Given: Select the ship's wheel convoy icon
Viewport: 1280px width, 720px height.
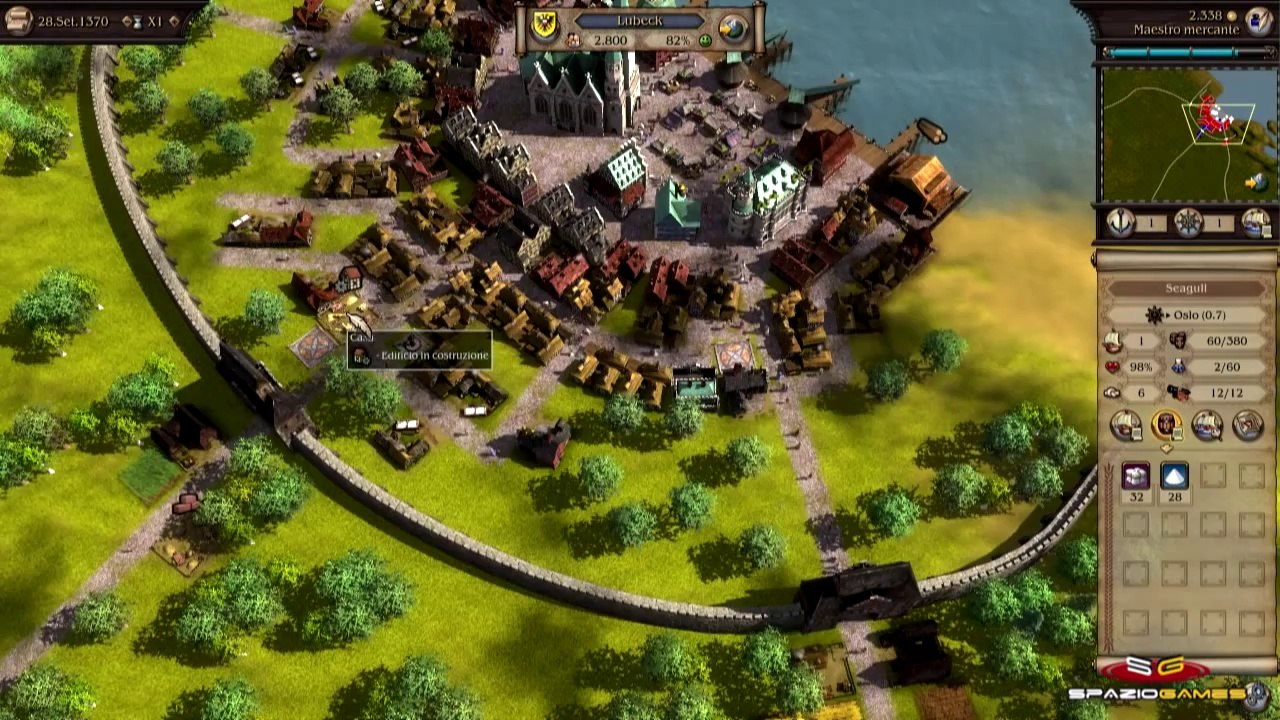Looking at the screenshot, I should pos(1187,224).
